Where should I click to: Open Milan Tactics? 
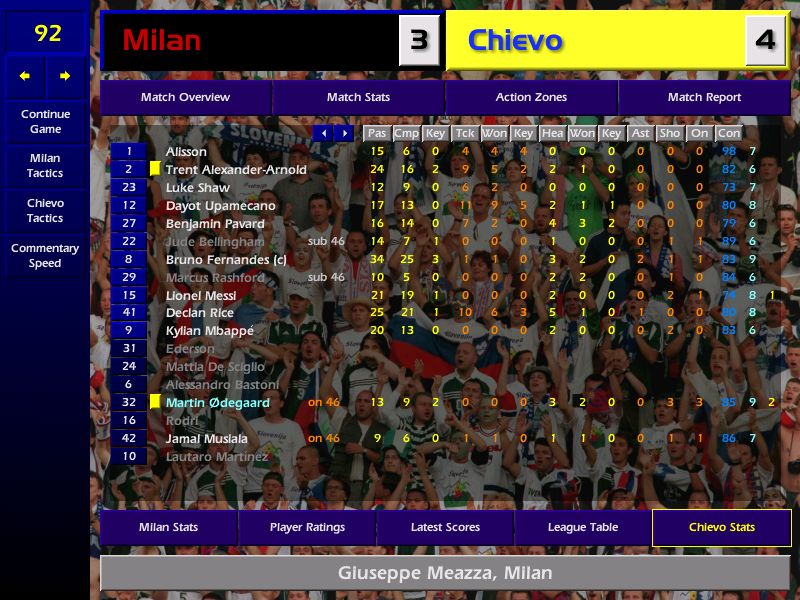tap(45, 166)
